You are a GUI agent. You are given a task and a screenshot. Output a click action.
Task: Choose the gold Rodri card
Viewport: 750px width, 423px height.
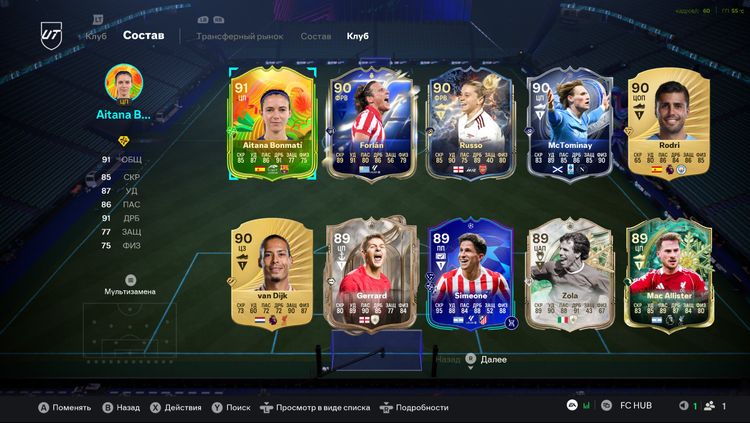pos(668,123)
